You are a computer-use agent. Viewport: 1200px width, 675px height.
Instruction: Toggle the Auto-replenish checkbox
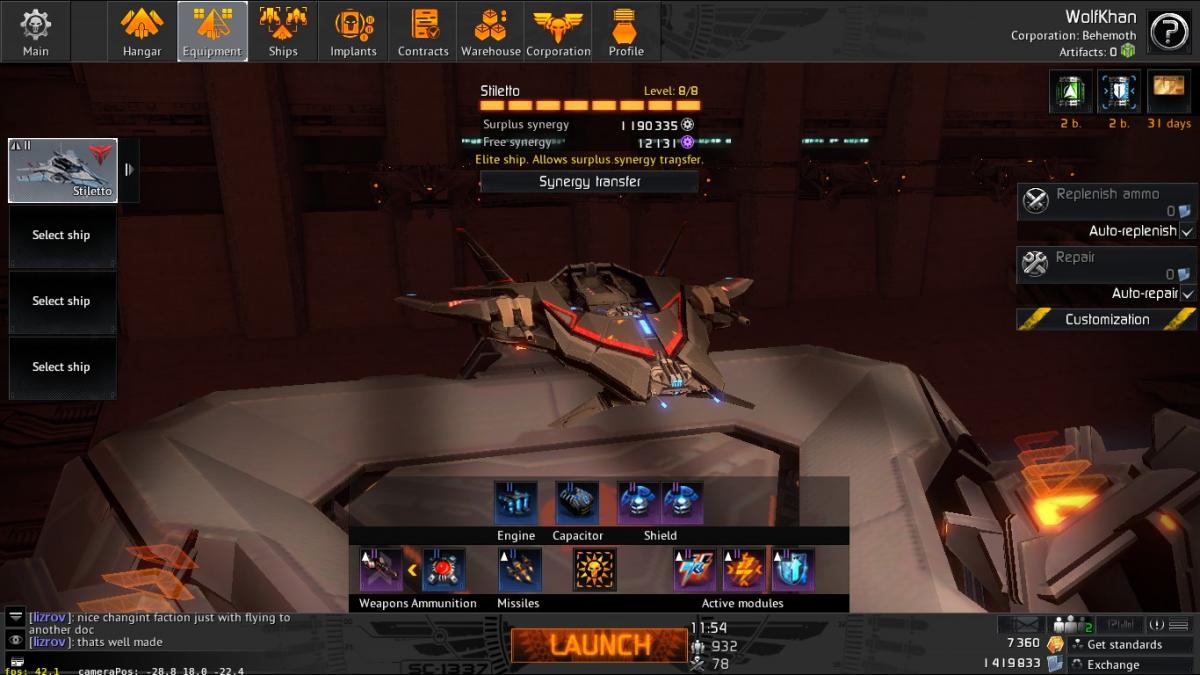(1187, 231)
